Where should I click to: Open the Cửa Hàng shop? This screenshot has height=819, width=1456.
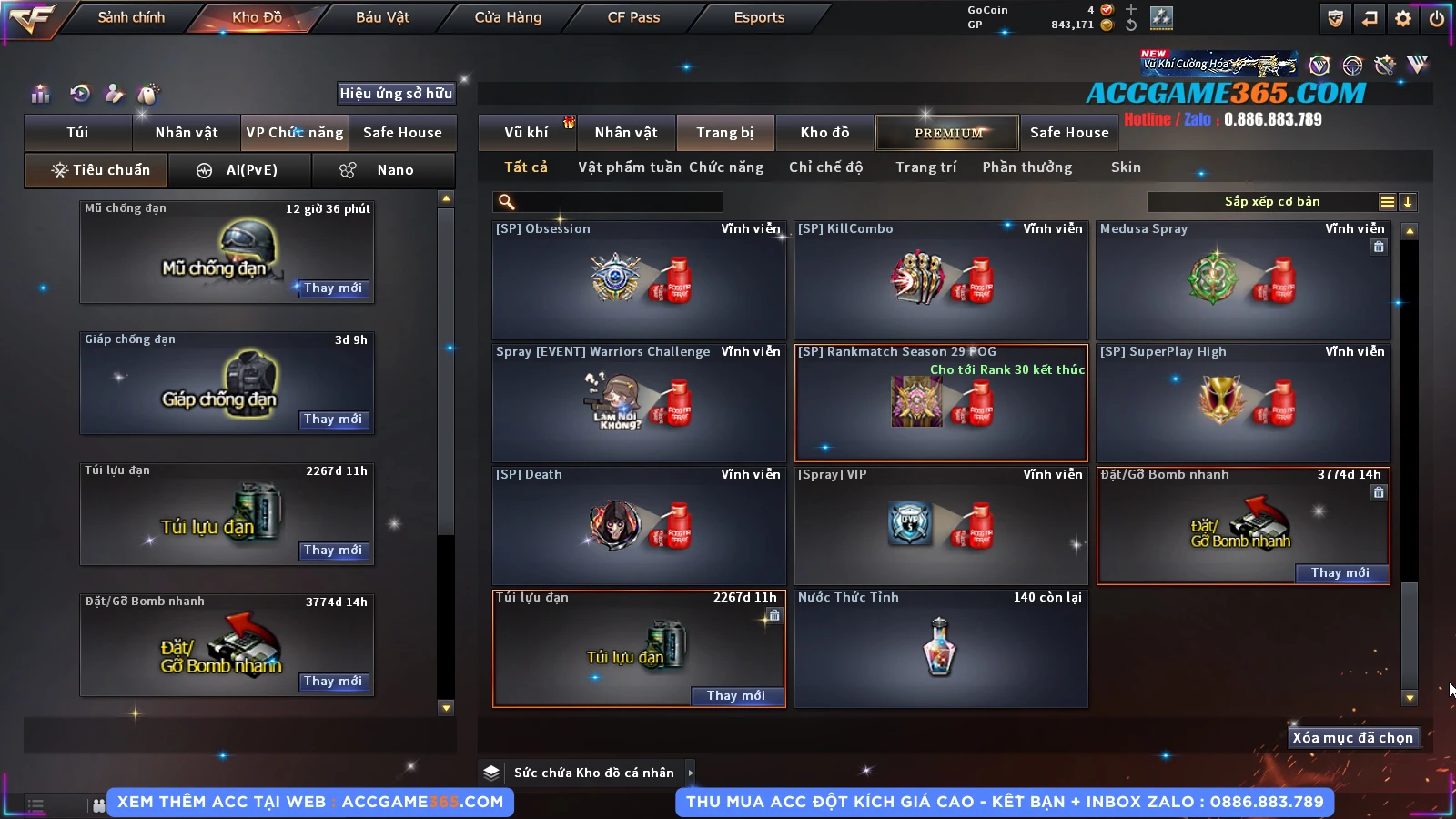[x=508, y=17]
